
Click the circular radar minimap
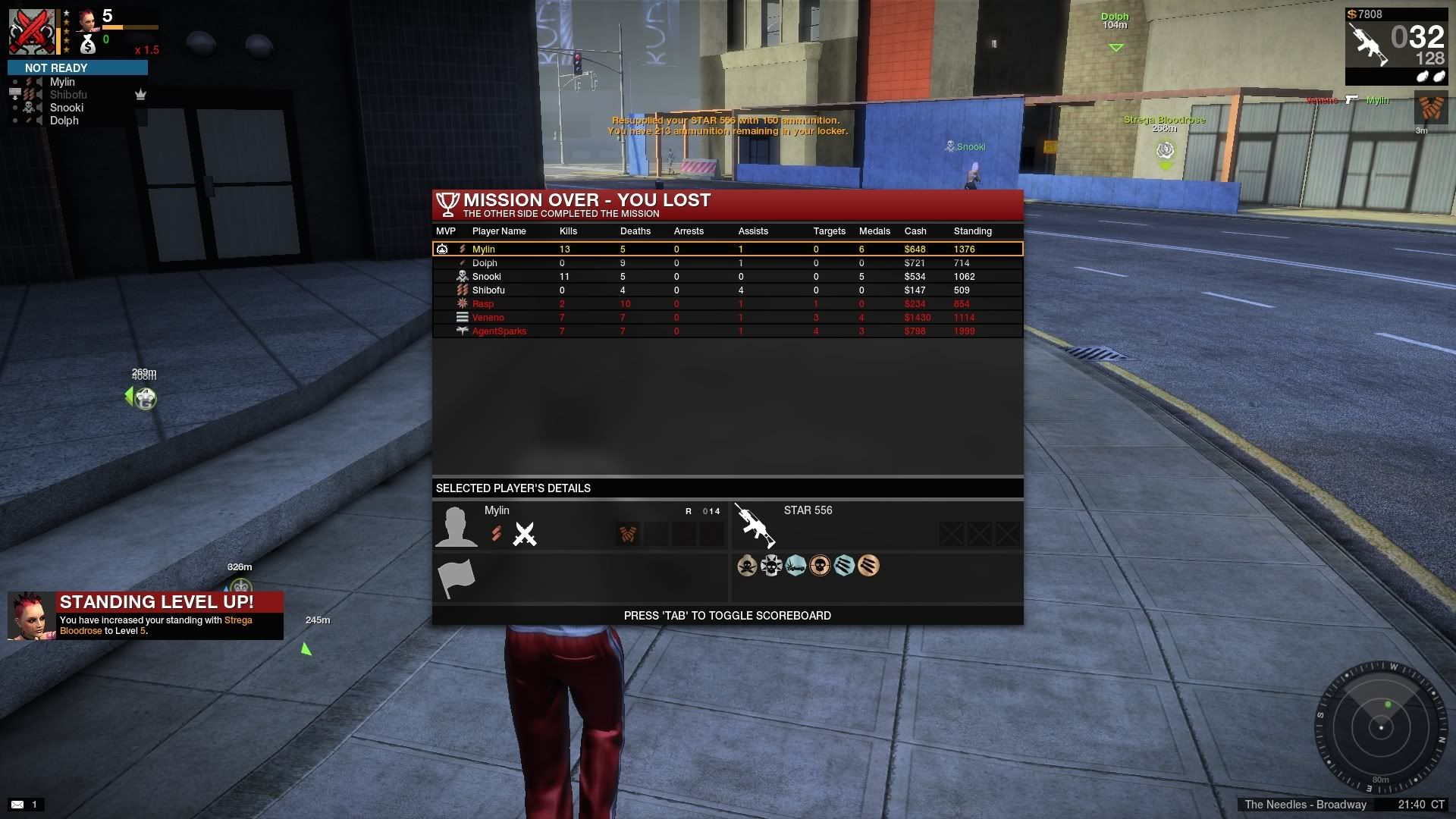coord(1381,728)
